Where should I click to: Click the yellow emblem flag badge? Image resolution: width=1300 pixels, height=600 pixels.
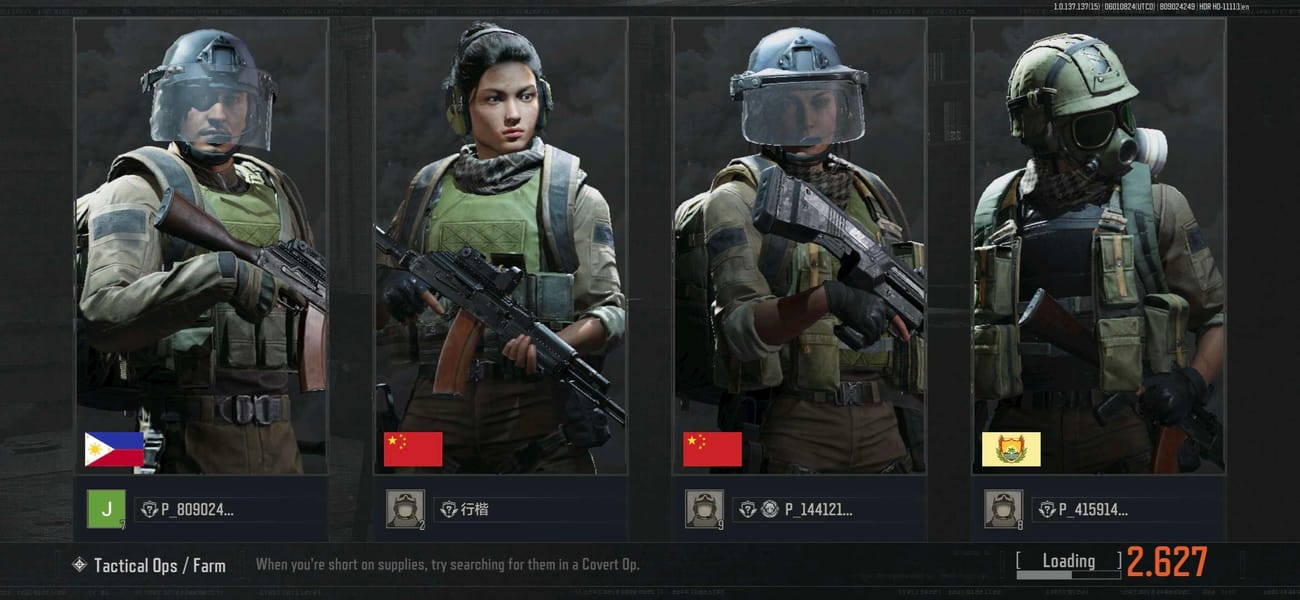pos(1011,449)
